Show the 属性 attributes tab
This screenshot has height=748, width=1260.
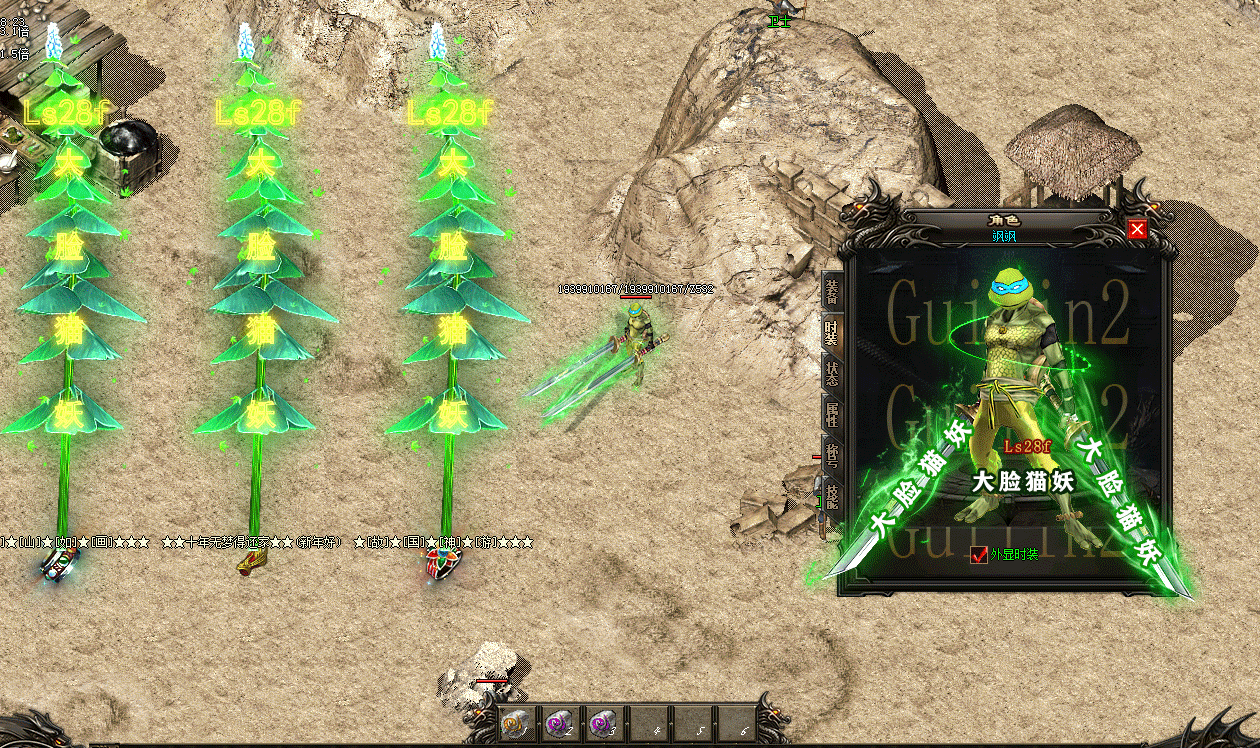coord(831,413)
